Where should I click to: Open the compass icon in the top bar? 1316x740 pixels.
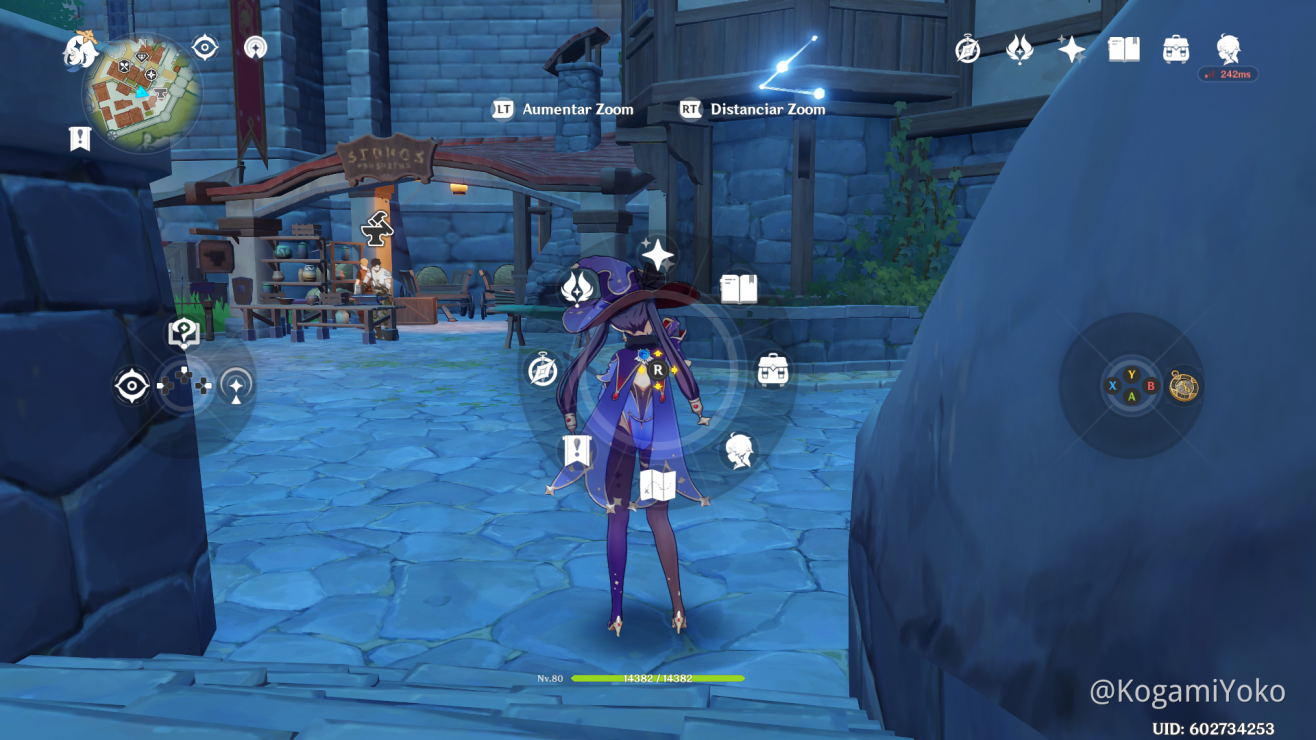[x=967, y=49]
